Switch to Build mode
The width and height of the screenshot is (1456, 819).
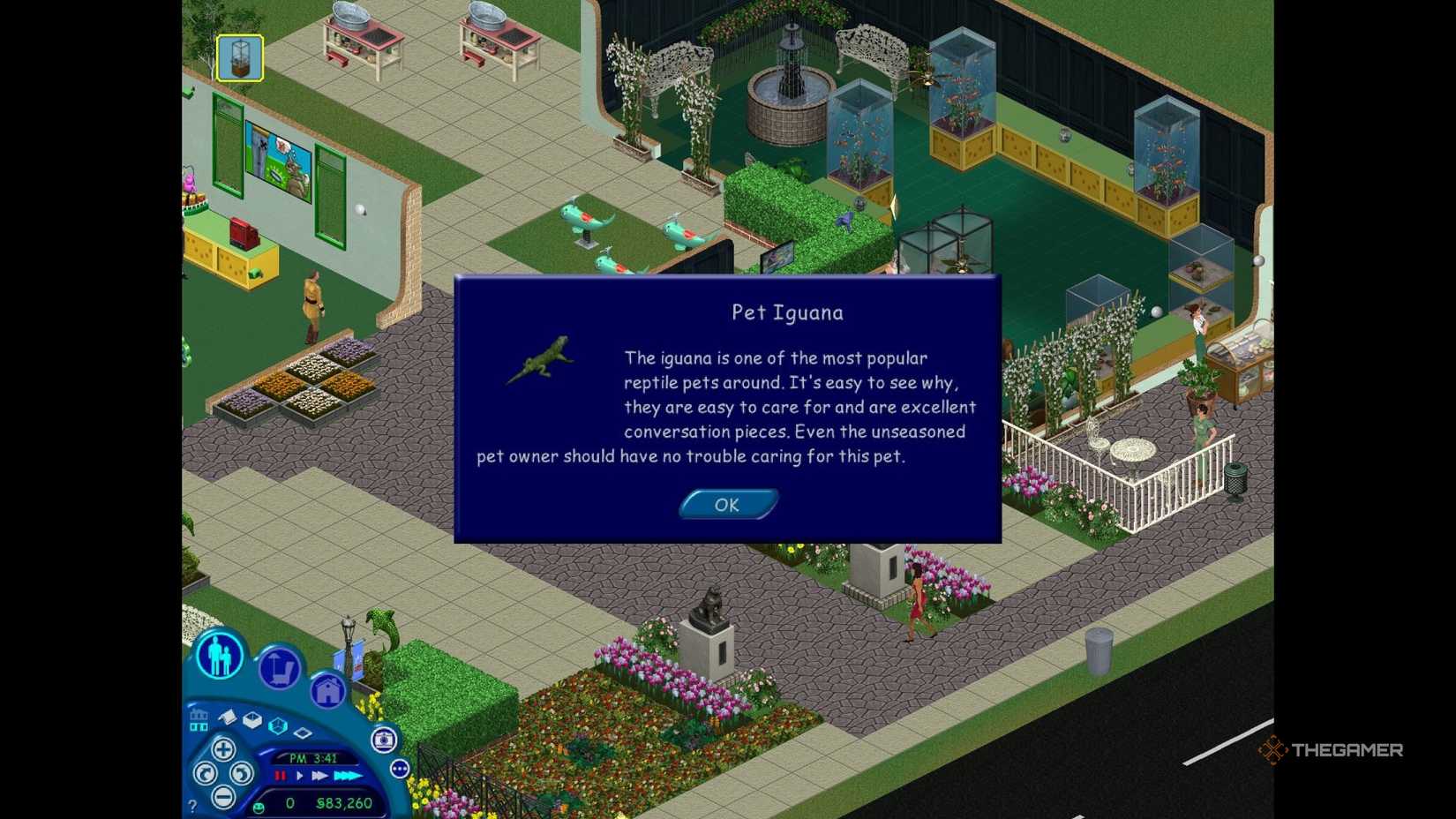pos(328,690)
